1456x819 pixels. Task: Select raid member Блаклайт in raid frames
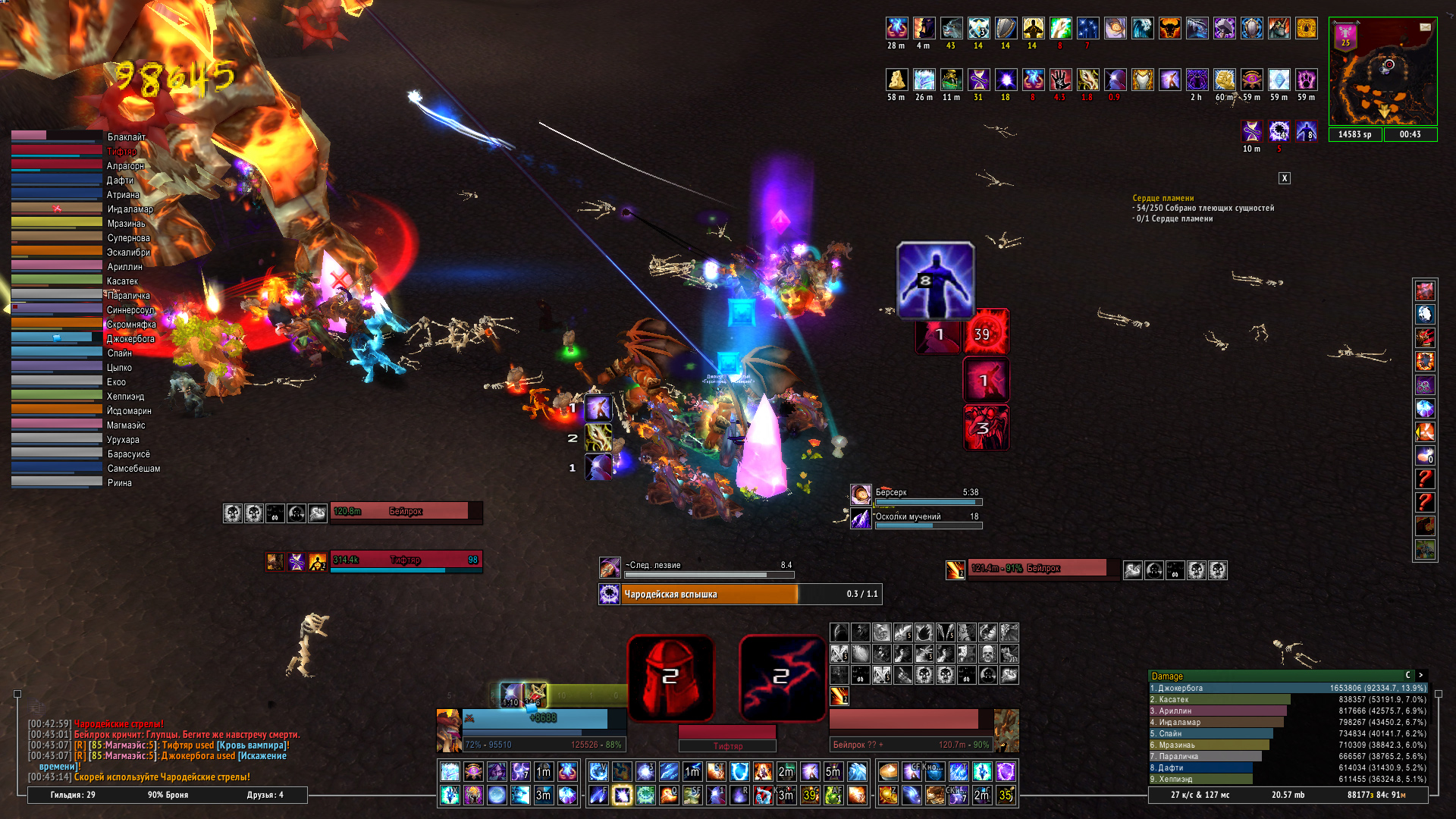57,136
